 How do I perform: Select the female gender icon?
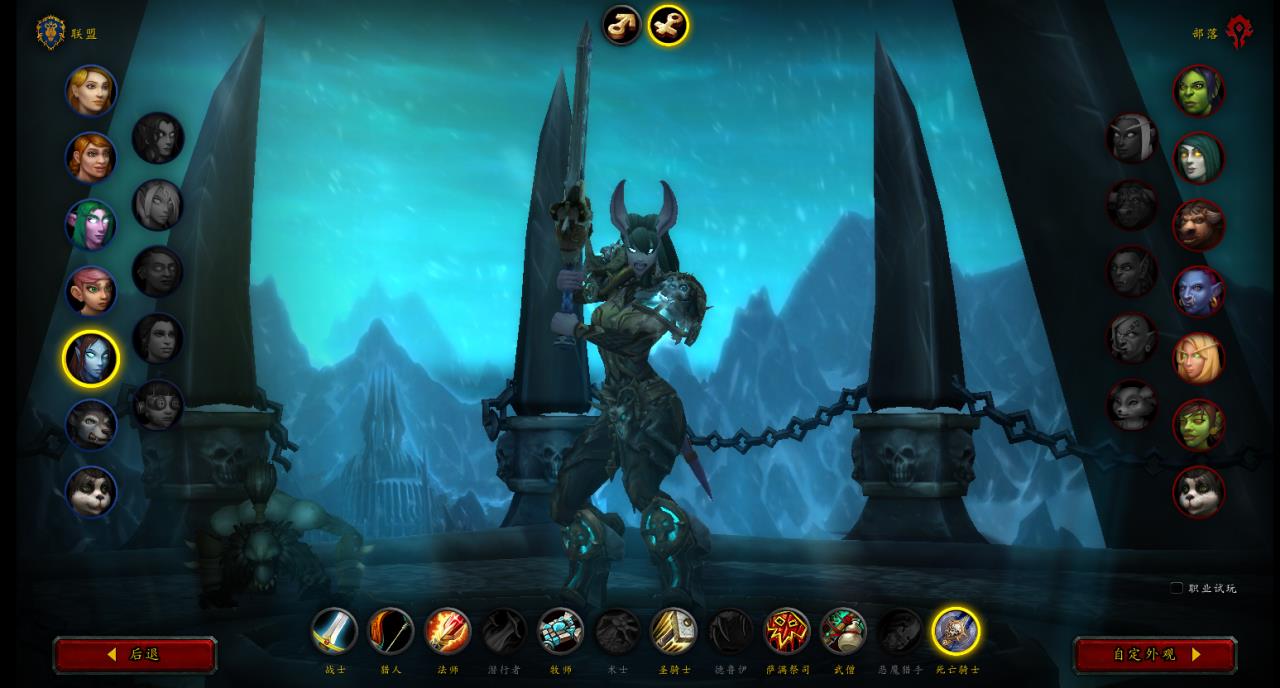668,25
